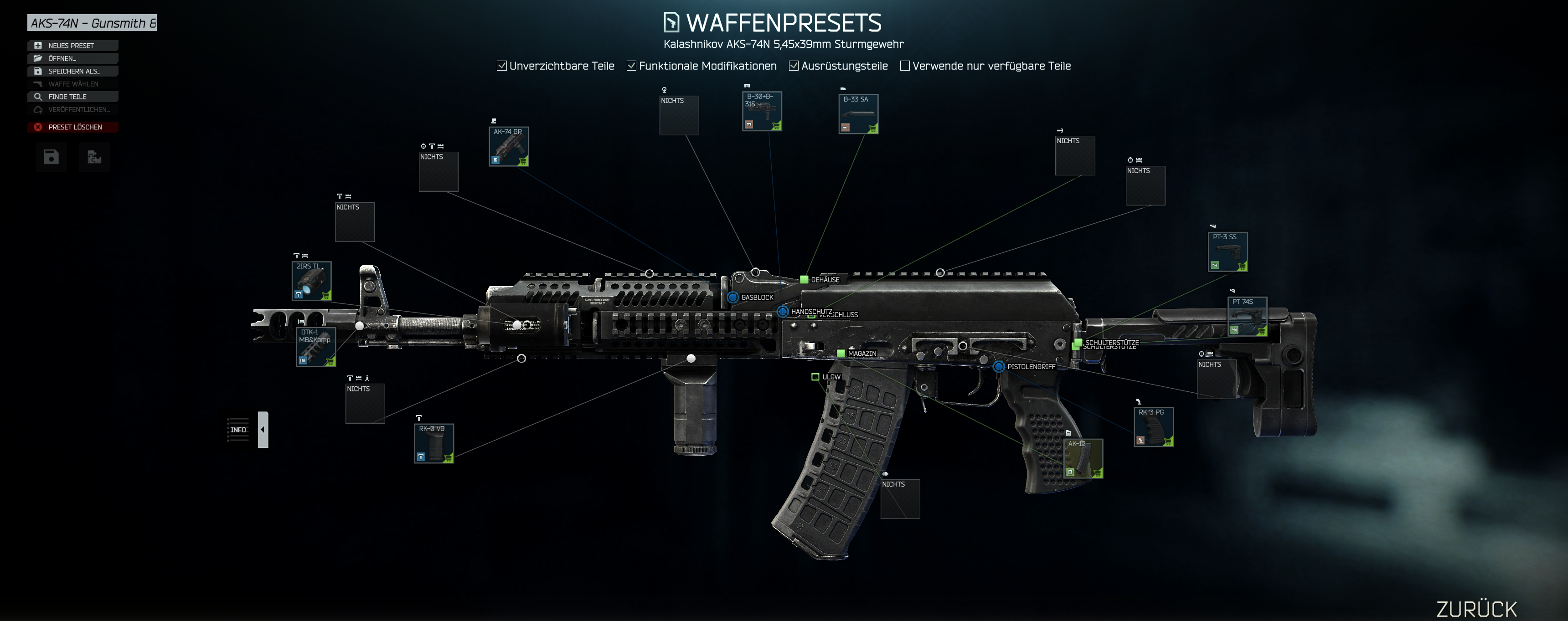The height and width of the screenshot is (621, 1568).
Task: Enable Verwende nur verfügbare Teile
Action: point(904,66)
